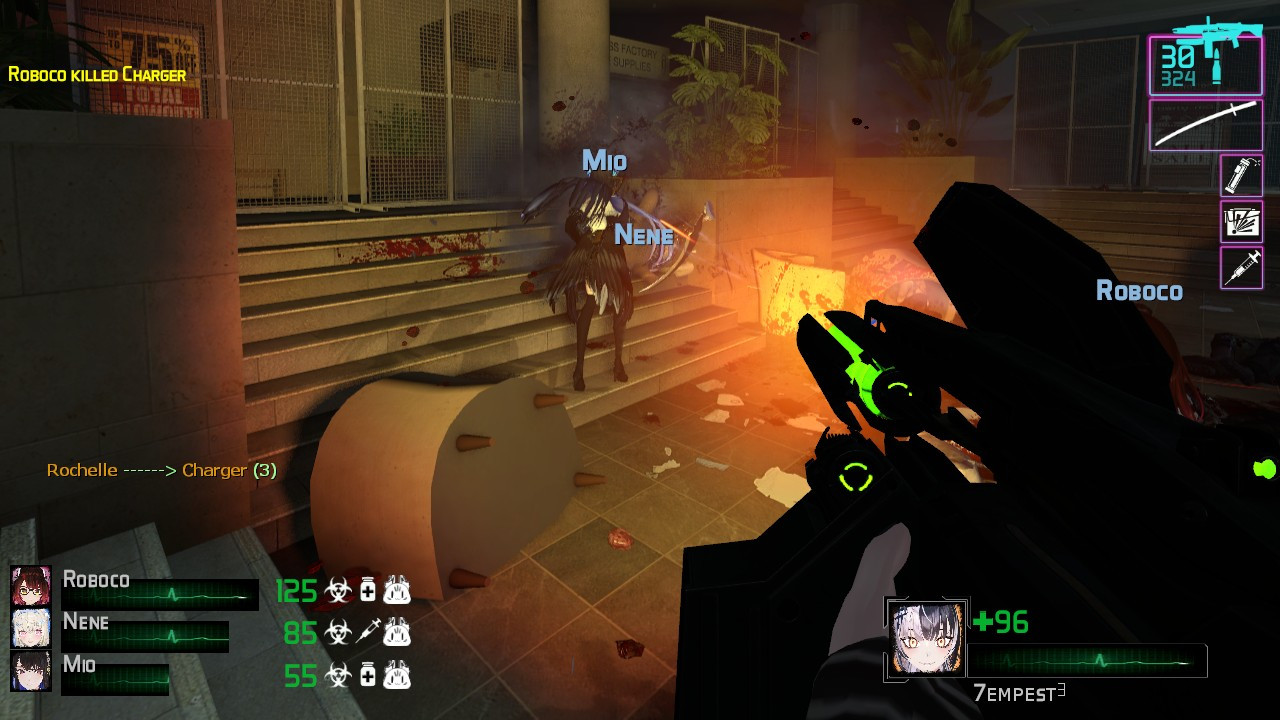
Task: Click the Mio nametag above the survivor
Action: tap(607, 159)
